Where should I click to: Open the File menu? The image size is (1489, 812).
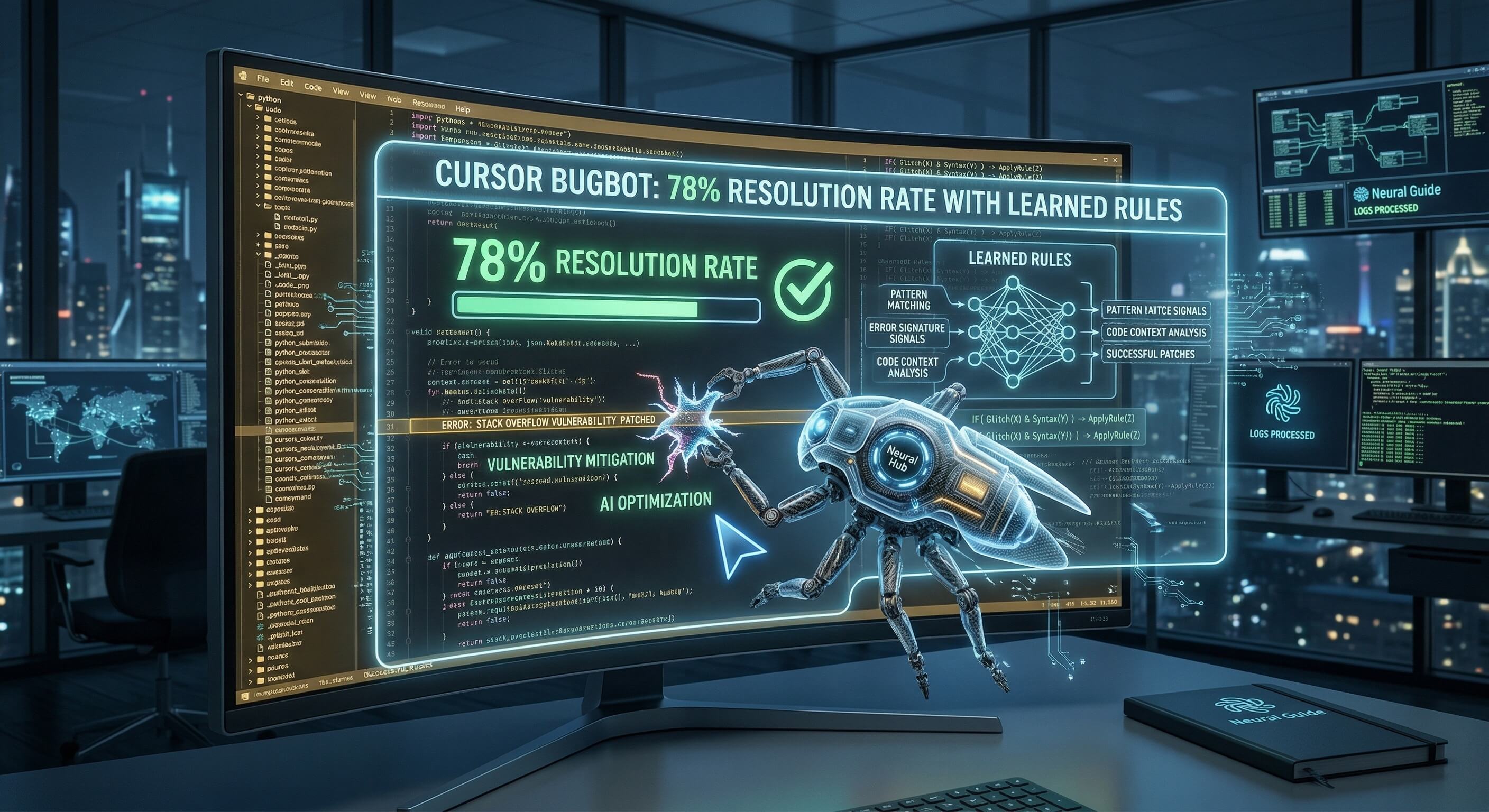(x=262, y=79)
